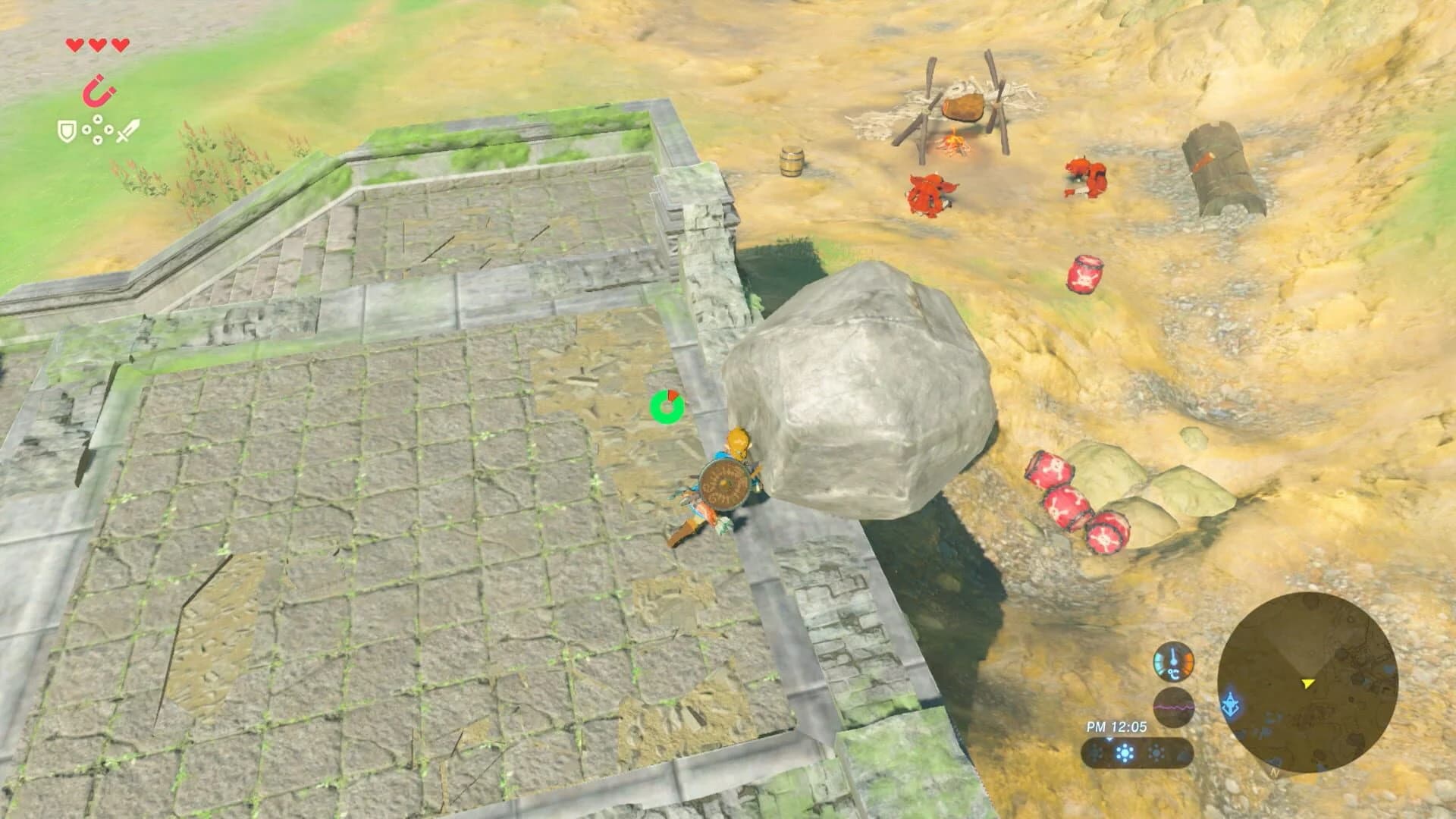The height and width of the screenshot is (819, 1456).
Task: Click the yellow player arrow on the minimap
Action: click(1307, 685)
